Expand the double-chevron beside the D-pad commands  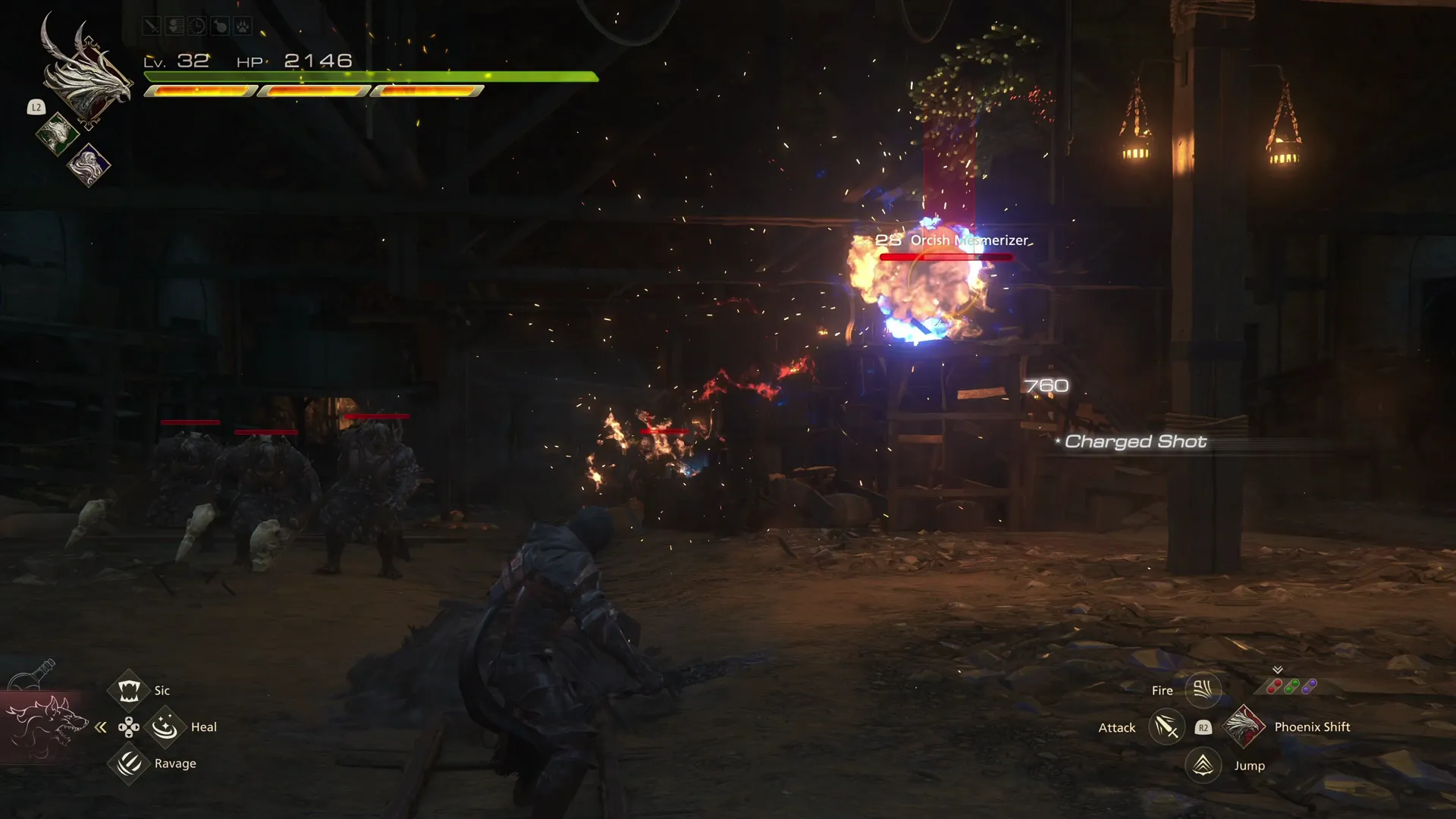coord(101,726)
